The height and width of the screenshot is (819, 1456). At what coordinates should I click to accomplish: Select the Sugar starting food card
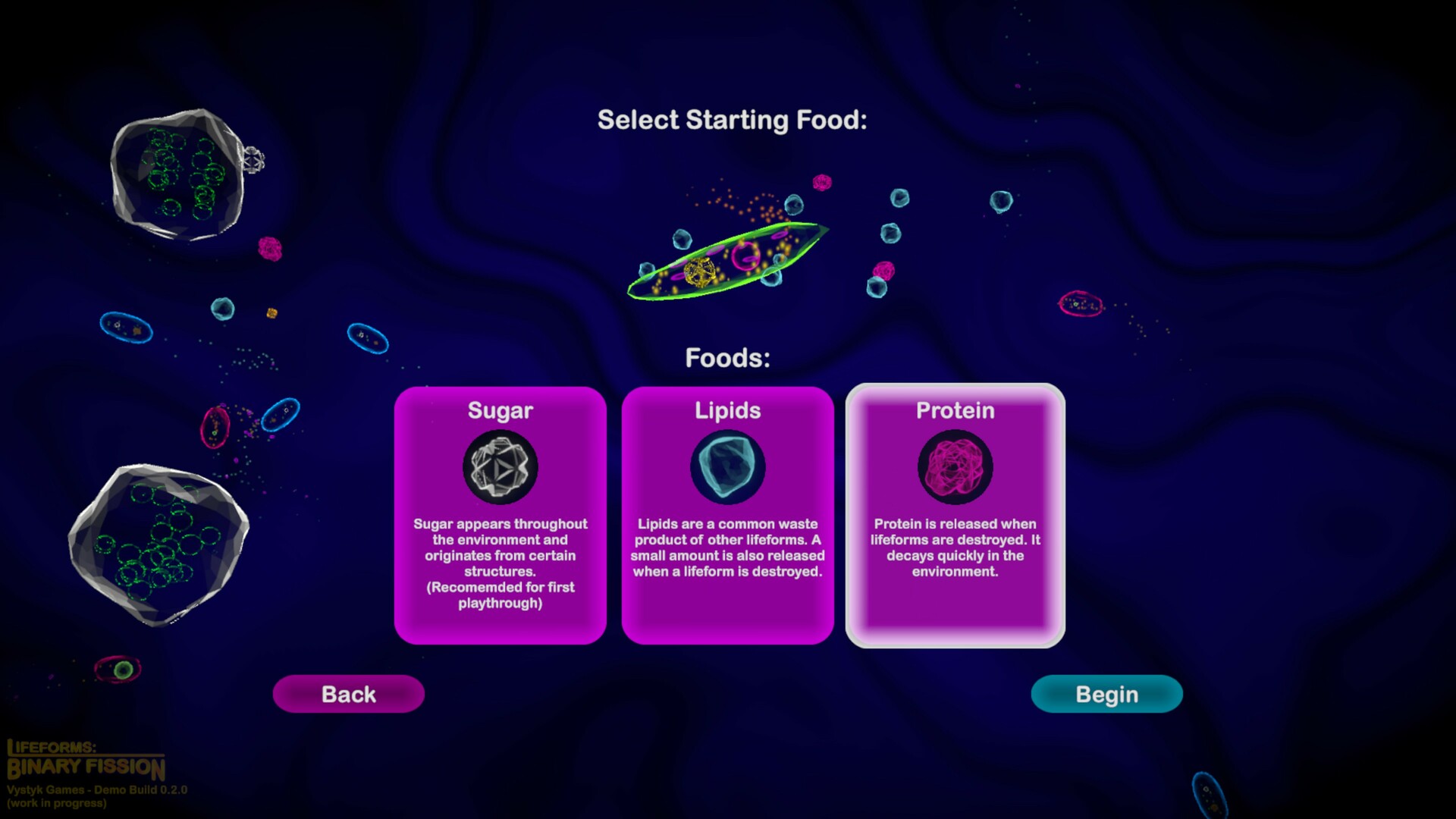[500, 516]
